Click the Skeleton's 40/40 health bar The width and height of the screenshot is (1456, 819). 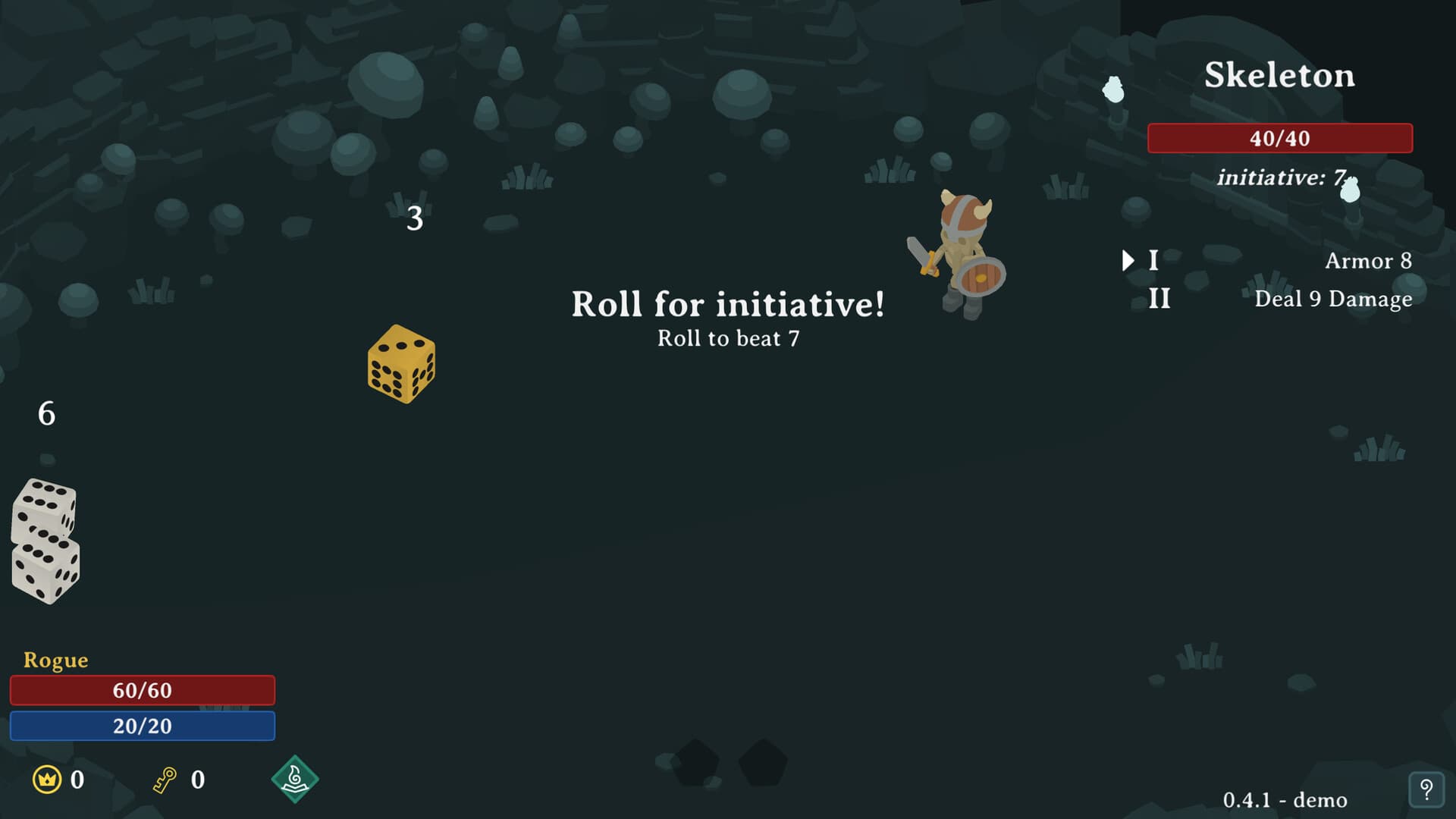tap(1279, 138)
